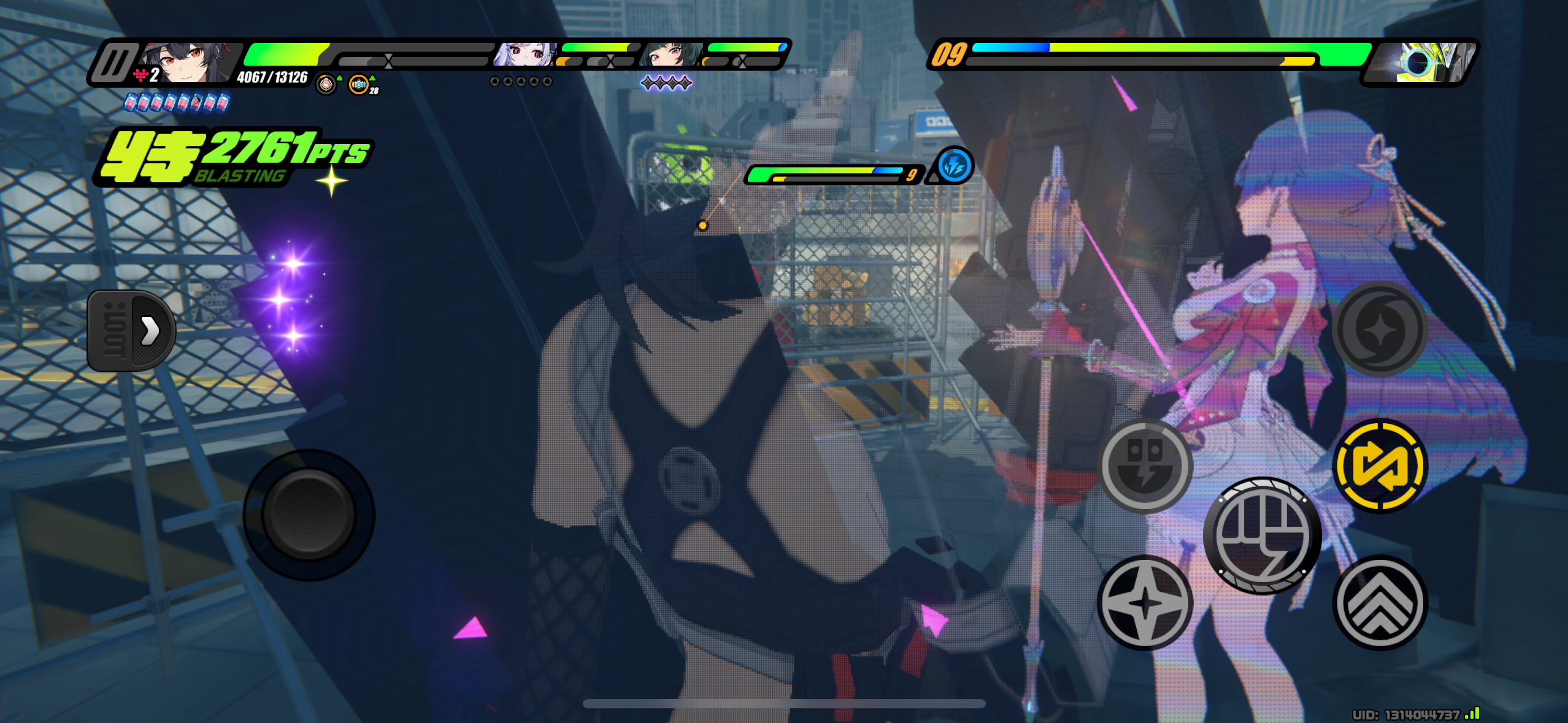
Task: Touch the virtual movement joystick
Action: click(309, 515)
